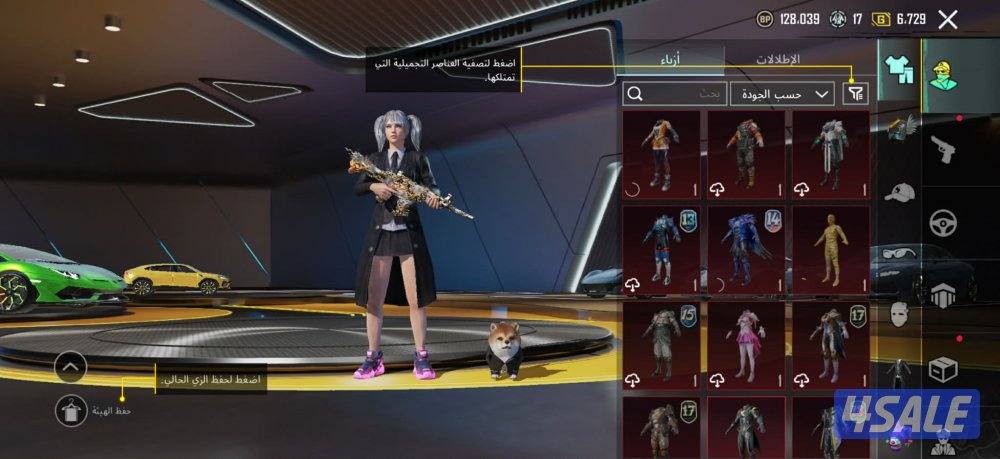Close the inventory screen with the X
Viewport: 1000px width, 459px height.
point(948,19)
